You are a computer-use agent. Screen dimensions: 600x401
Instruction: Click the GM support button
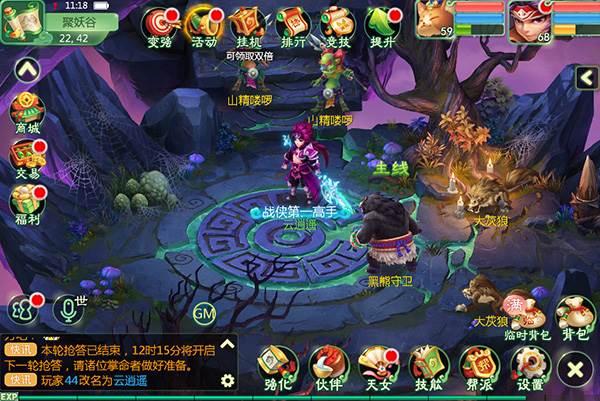pos(204,314)
